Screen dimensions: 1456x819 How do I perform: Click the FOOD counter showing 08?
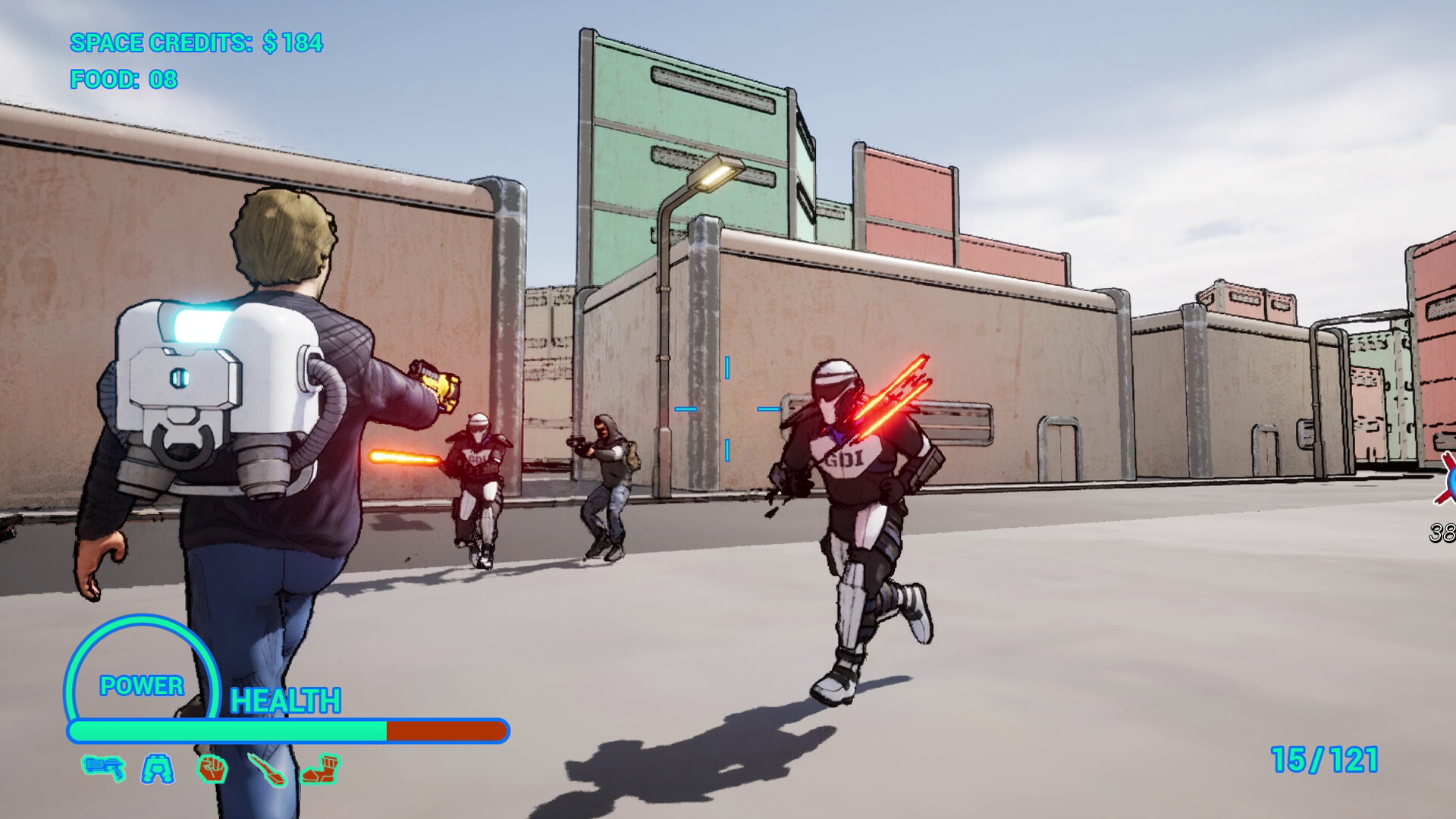tap(123, 77)
